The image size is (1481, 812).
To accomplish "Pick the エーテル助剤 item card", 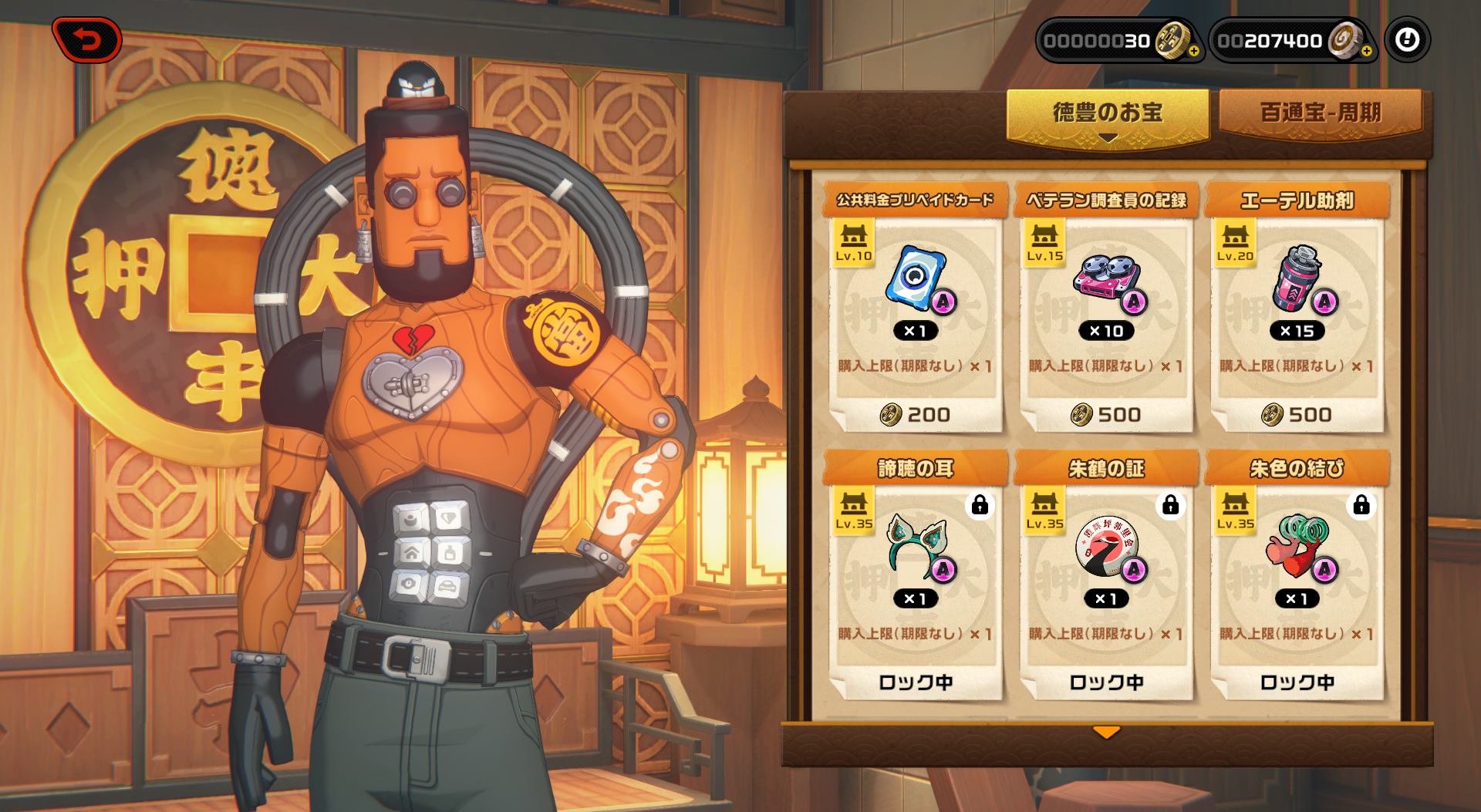I will 1296,308.
